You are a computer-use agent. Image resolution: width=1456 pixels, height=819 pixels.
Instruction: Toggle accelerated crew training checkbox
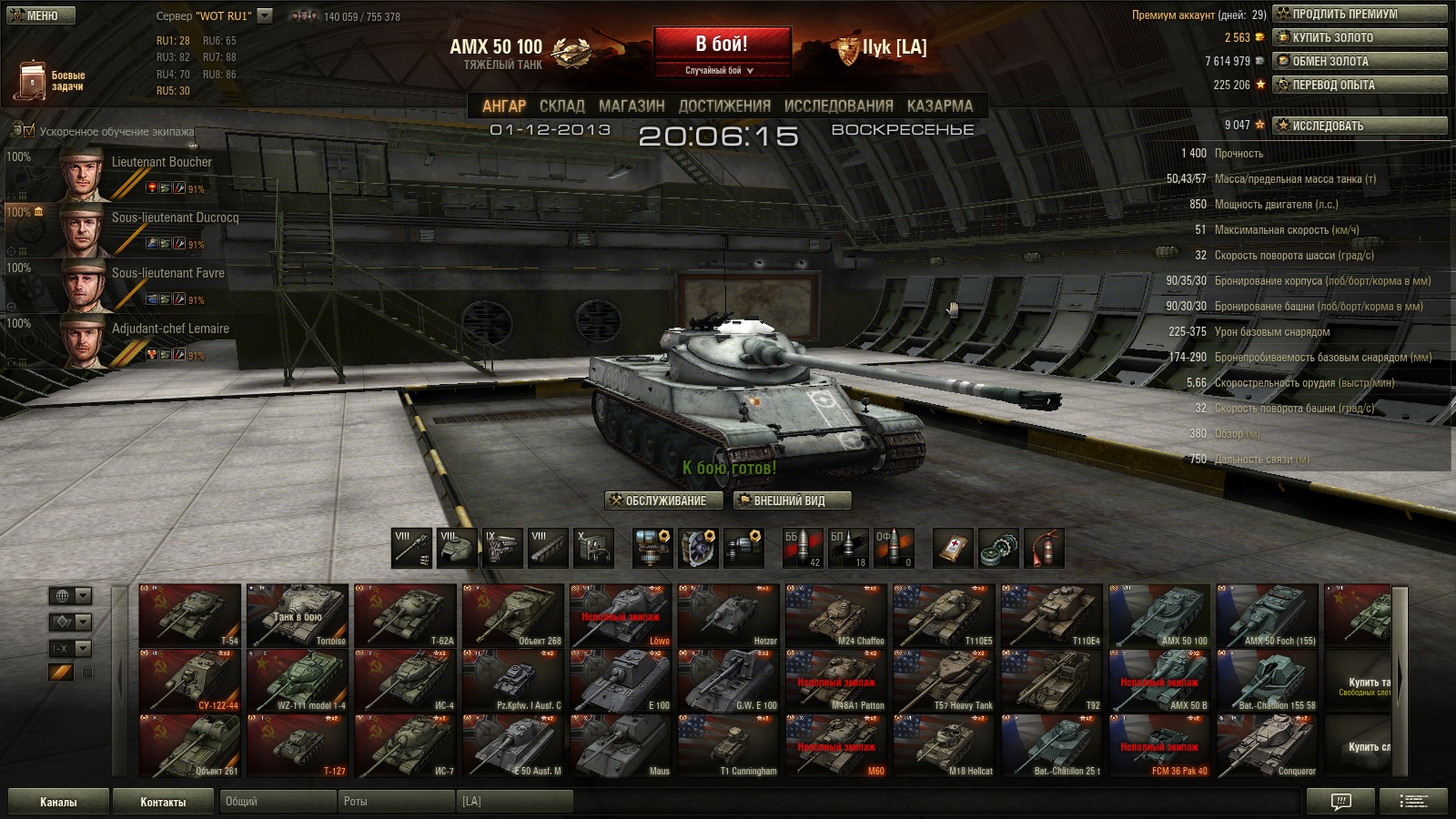click(28, 131)
